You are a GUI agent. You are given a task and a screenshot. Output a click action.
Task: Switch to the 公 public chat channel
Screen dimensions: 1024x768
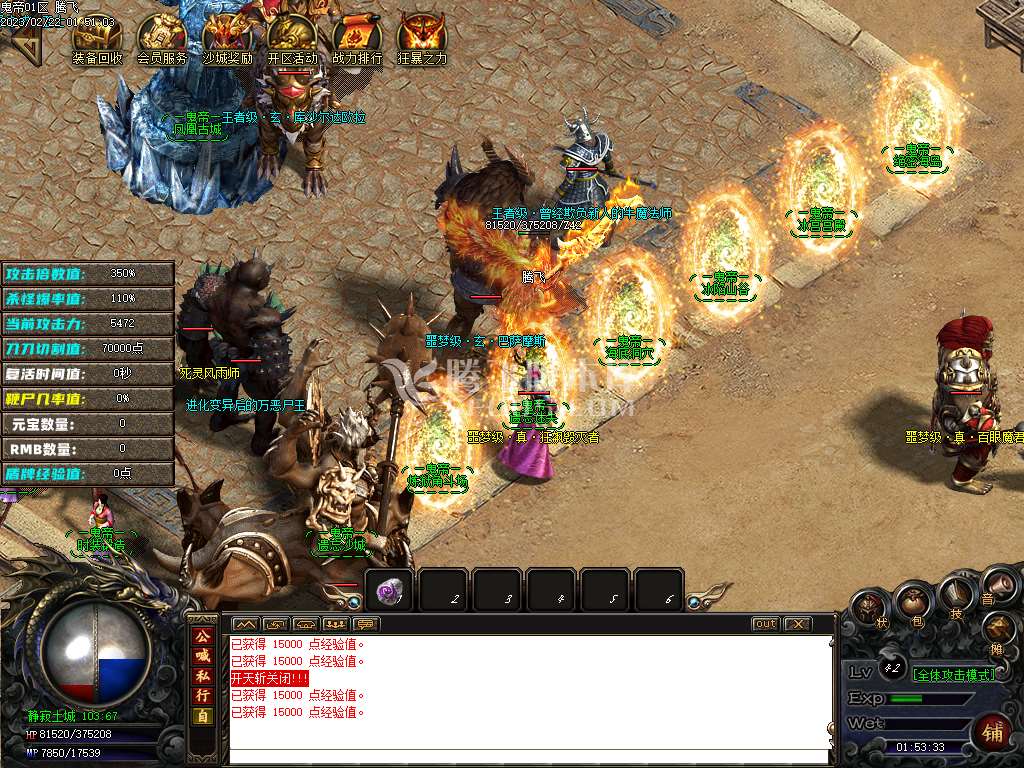[203, 636]
